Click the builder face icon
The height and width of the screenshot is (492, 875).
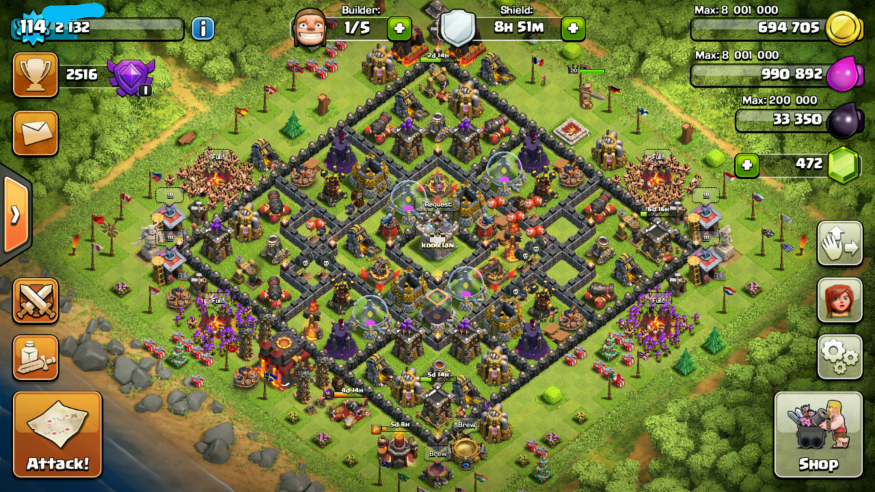309,27
